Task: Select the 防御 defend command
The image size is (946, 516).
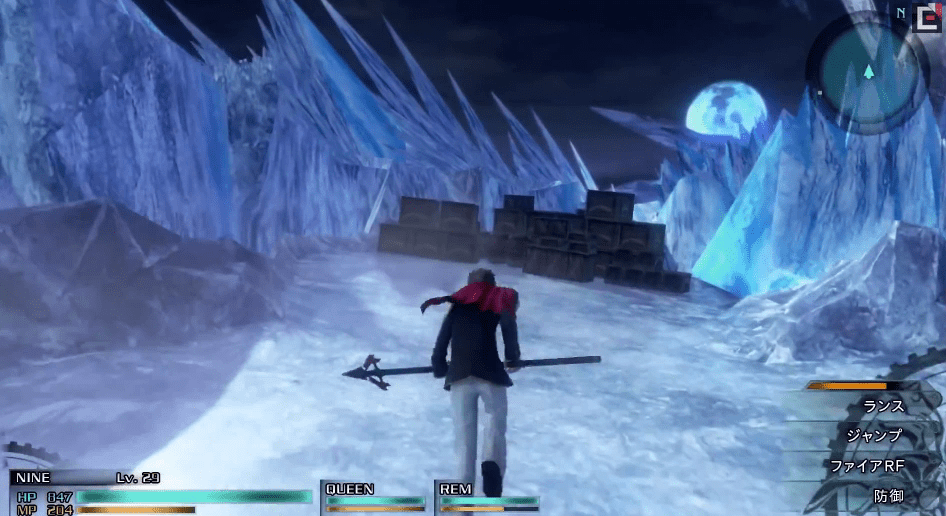Action: tap(887, 496)
